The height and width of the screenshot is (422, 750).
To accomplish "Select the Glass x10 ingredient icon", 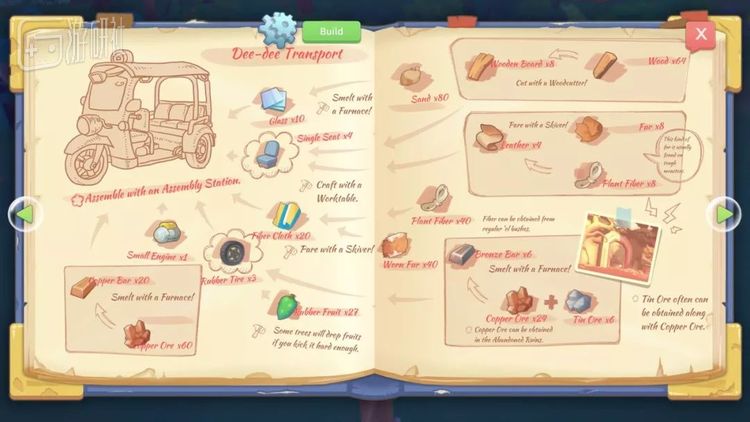I will tap(275, 100).
